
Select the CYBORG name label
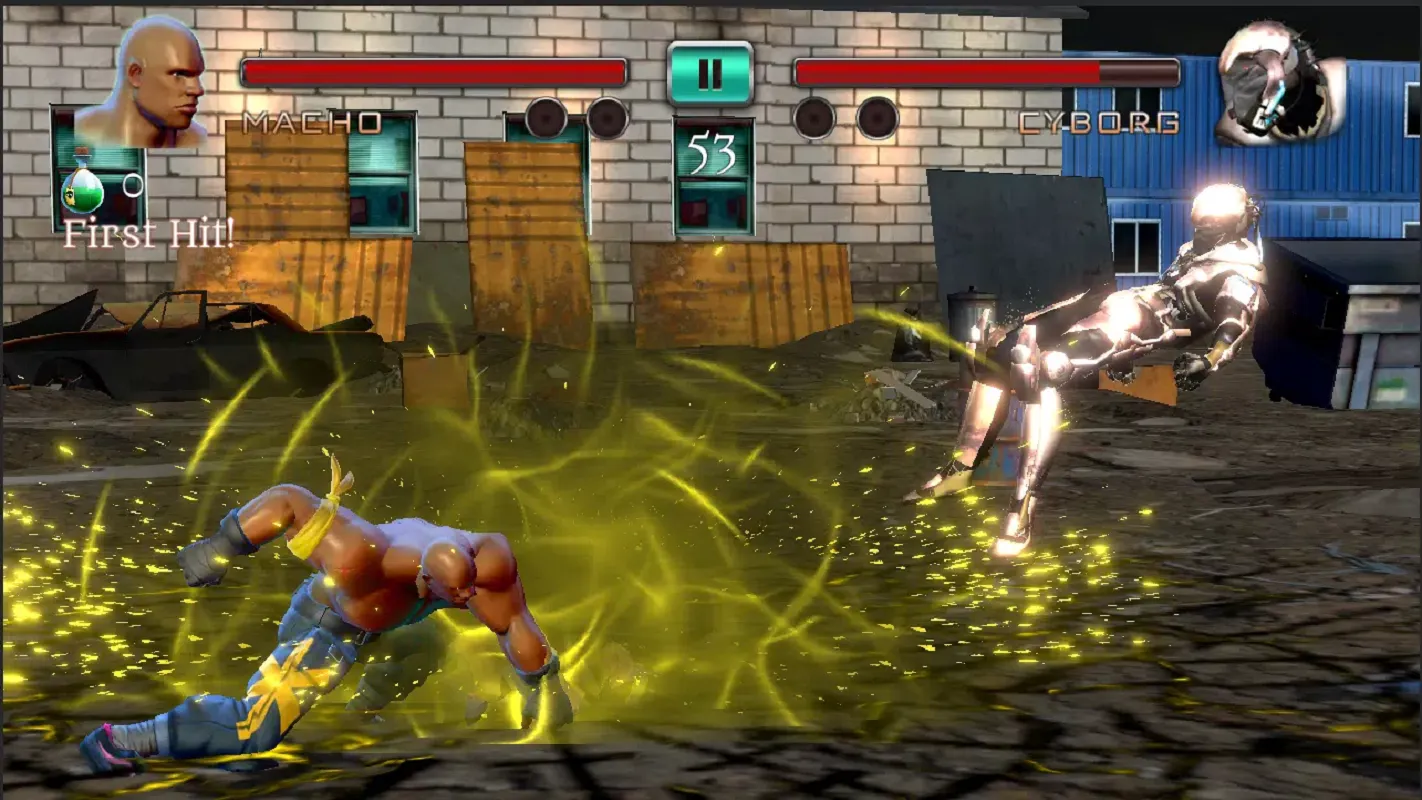[1097, 124]
